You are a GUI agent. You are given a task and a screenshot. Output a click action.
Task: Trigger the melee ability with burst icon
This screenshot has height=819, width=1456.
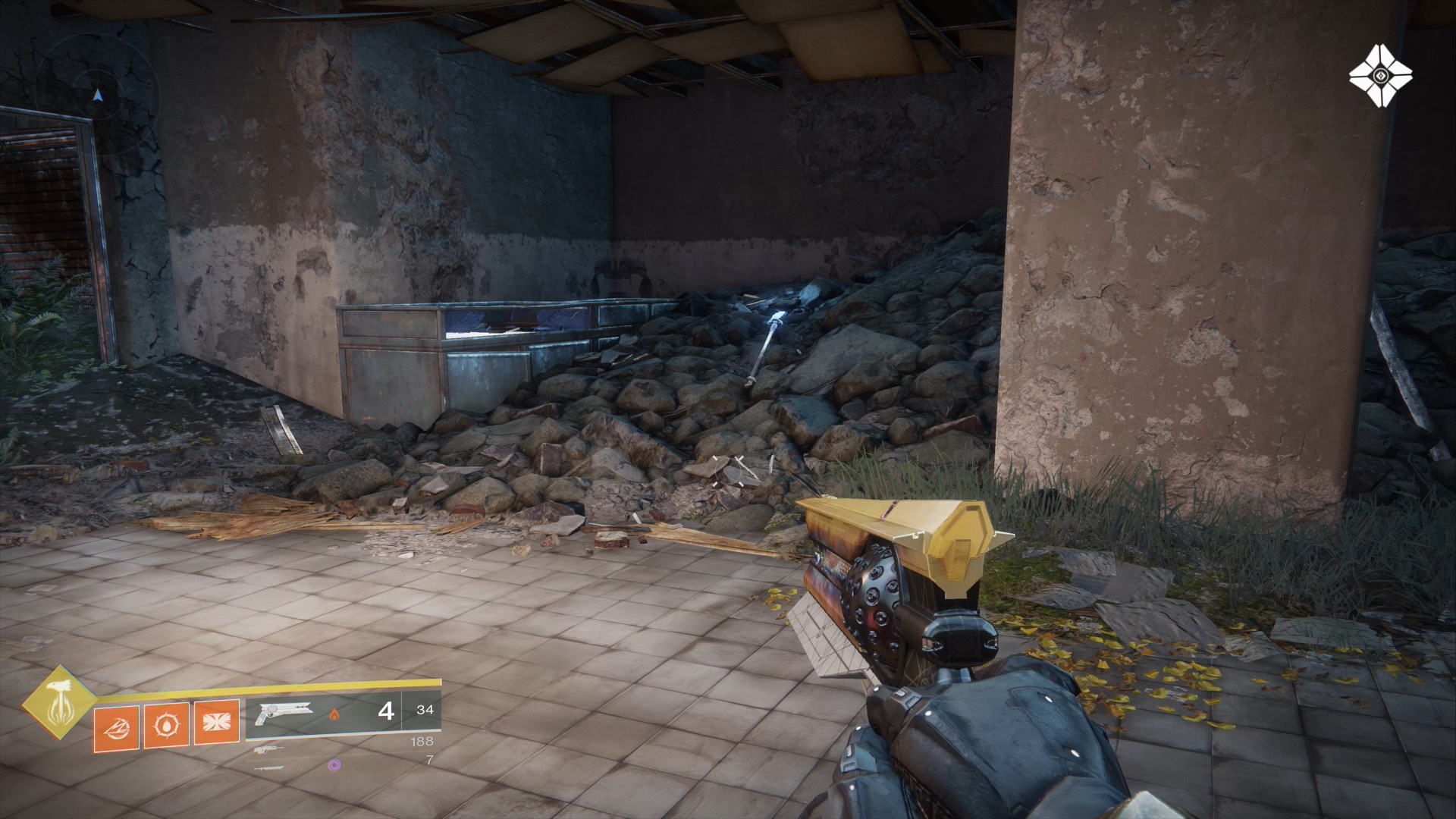tap(216, 724)
